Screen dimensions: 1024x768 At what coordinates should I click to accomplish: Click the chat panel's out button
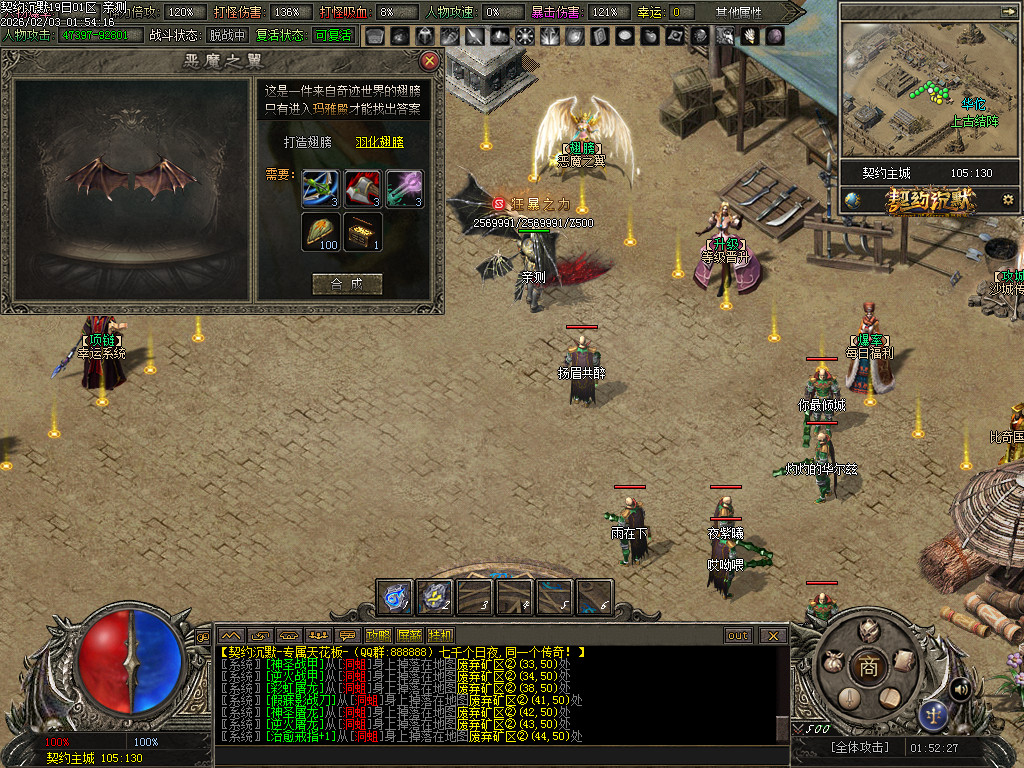[738, 635]
